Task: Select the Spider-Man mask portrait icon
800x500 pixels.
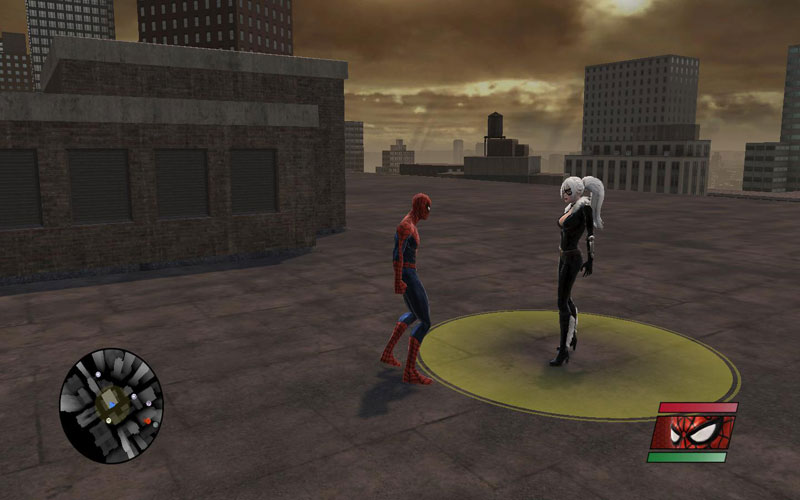Action: point(692,432)
